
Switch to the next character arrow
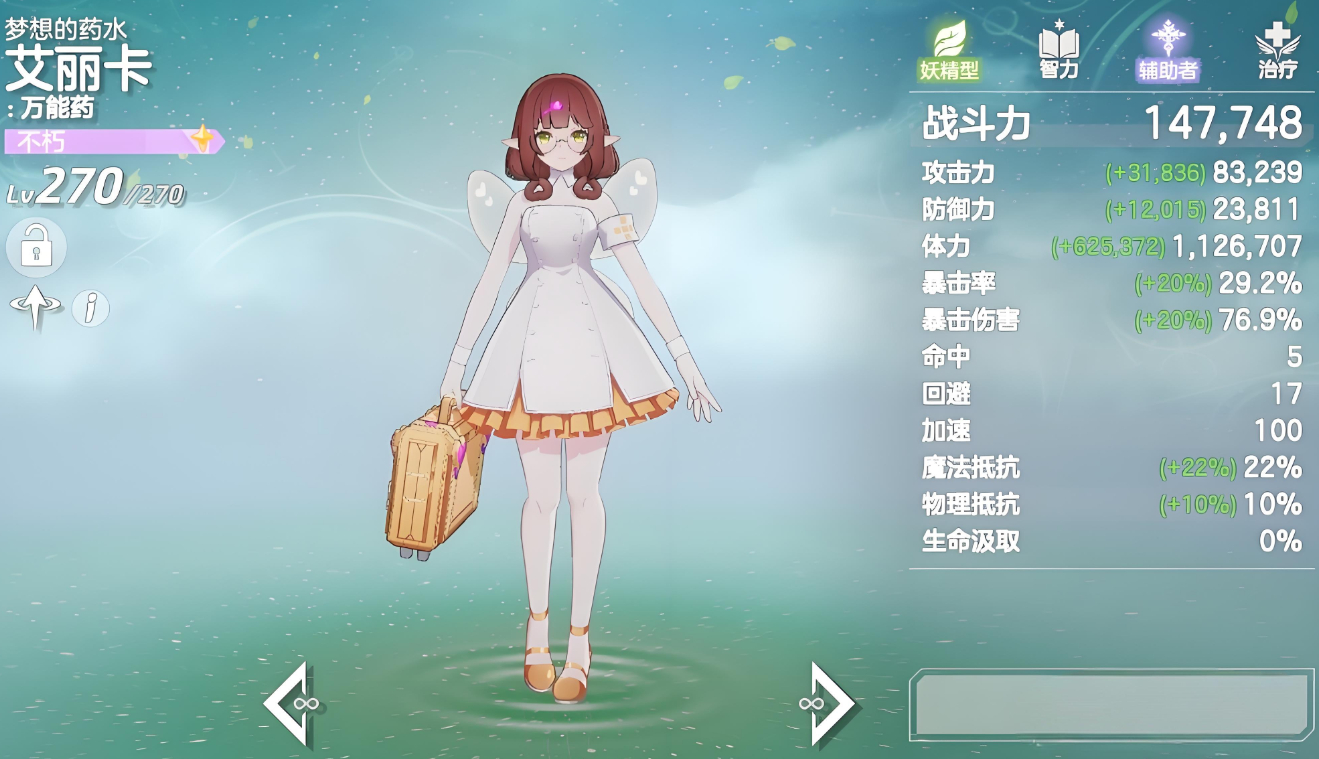[828, 704]
